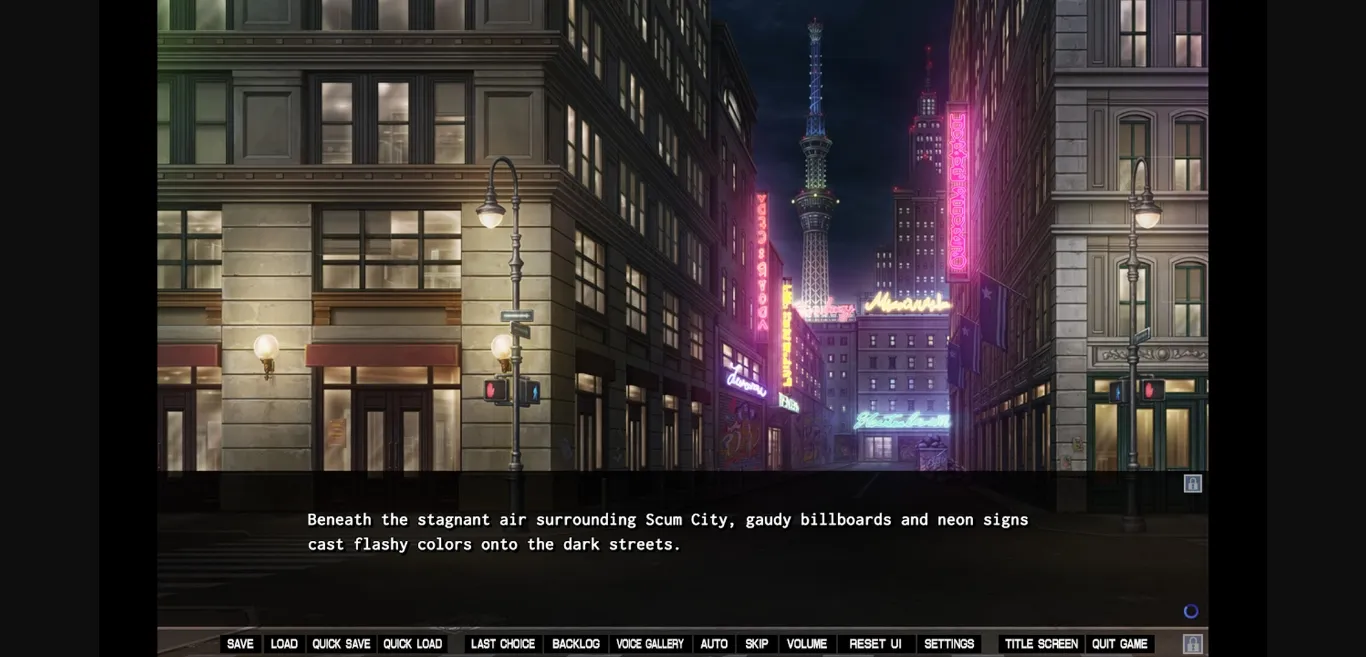Image resolution: width=1366 pixels, height=657 pixels.
Task: Perform a Quick Save
Action: [341, 644]
